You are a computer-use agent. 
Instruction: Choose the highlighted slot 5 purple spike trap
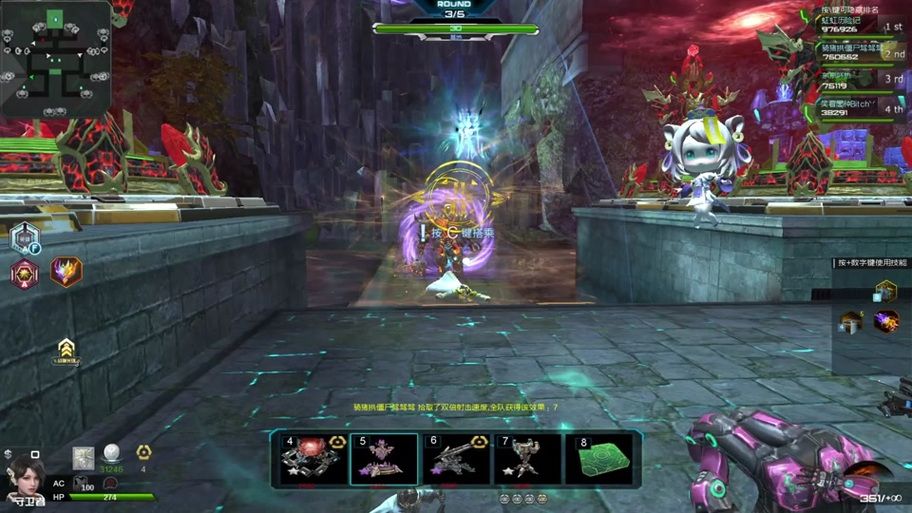pos(384,458)
